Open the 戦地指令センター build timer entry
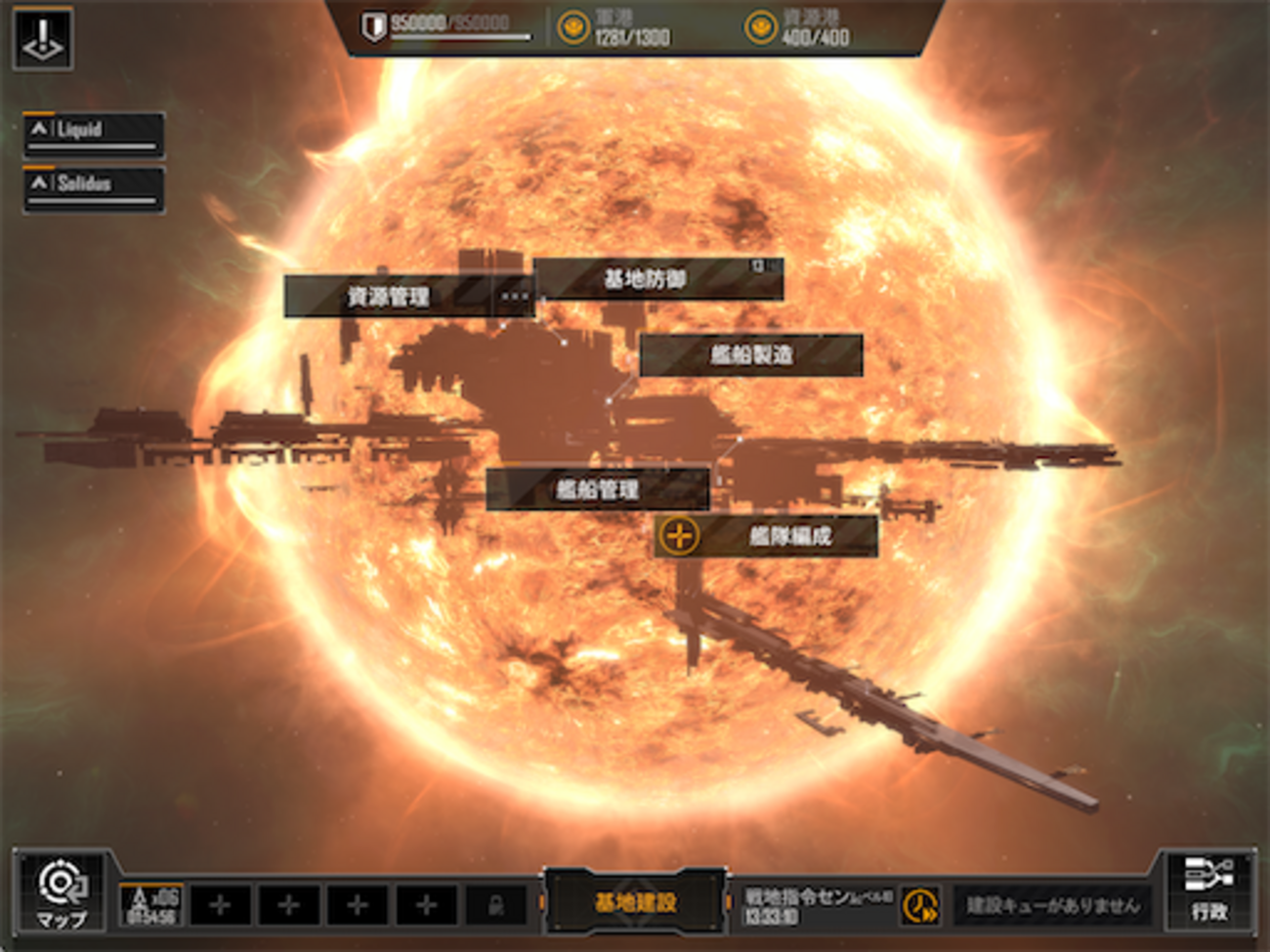 816,905
